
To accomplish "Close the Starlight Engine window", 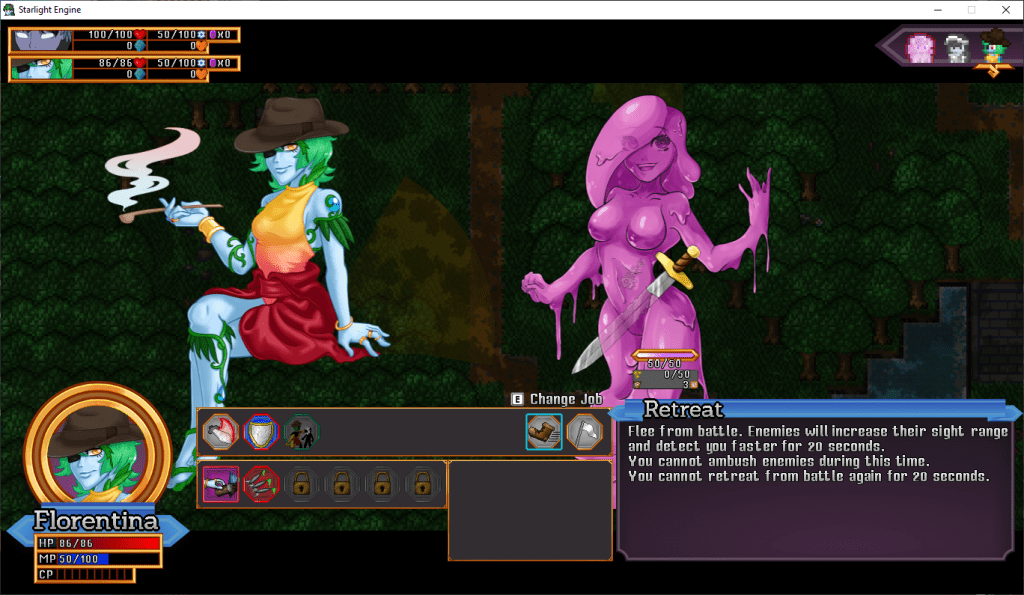I will pos(1004,9).
